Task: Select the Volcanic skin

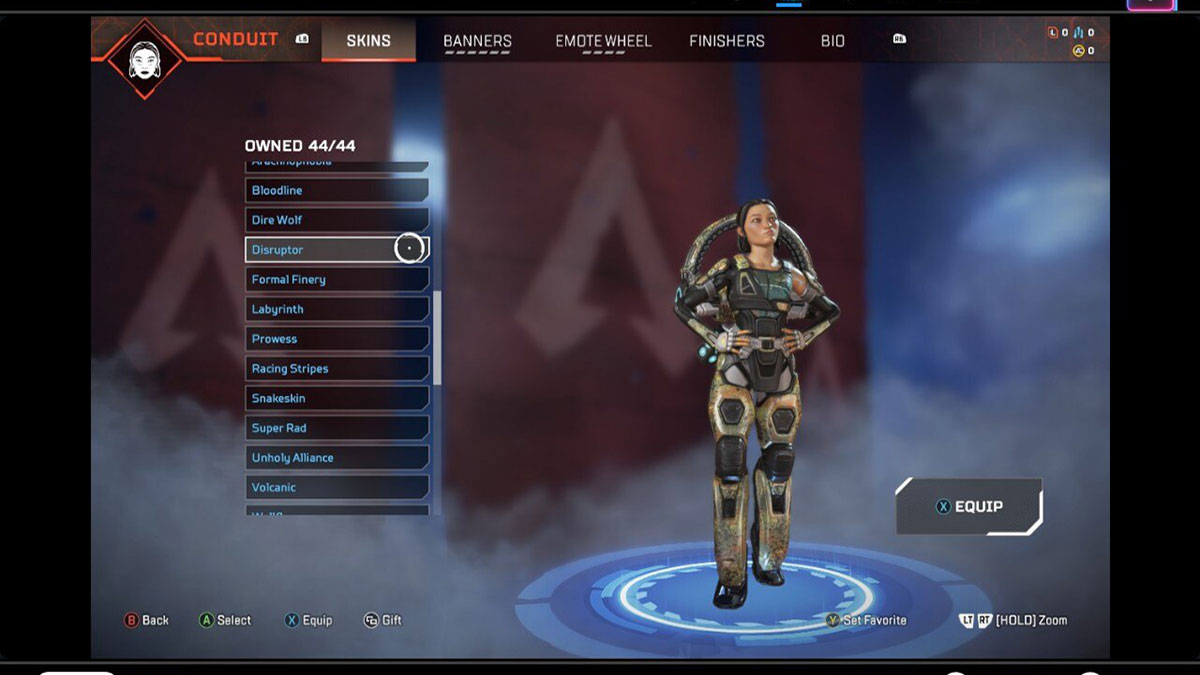Action: [336, 487]
